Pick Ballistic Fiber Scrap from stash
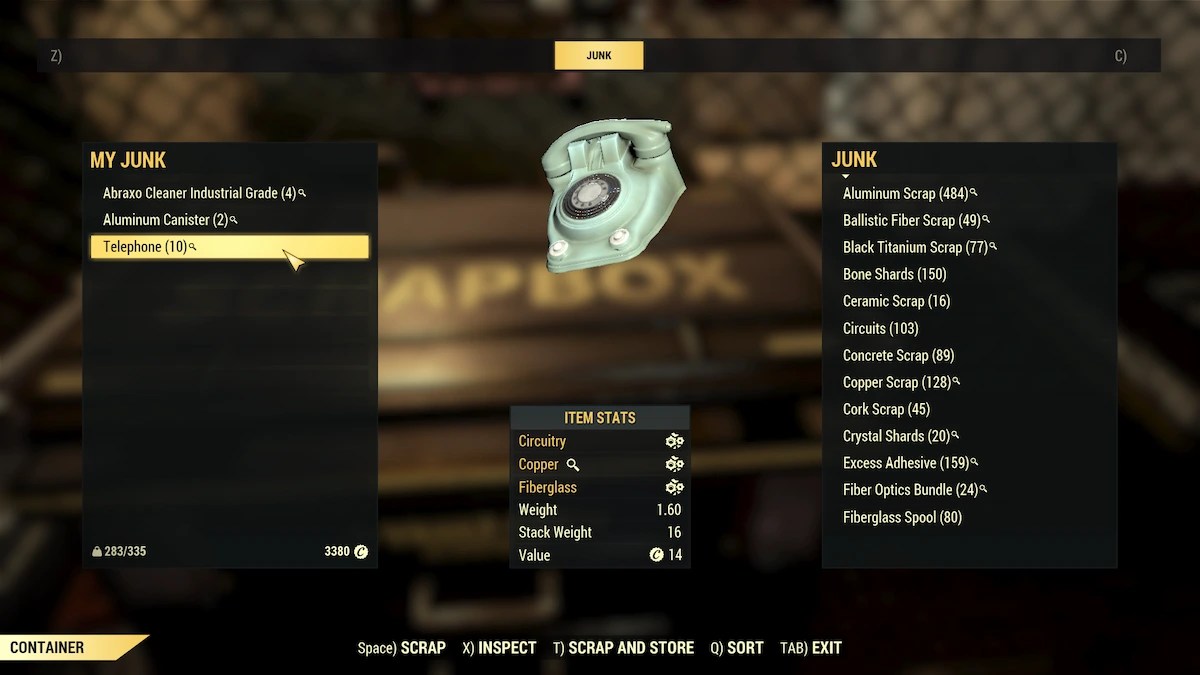The height and width of the screenshot is (675, 1200). click(x=911, y=220)
